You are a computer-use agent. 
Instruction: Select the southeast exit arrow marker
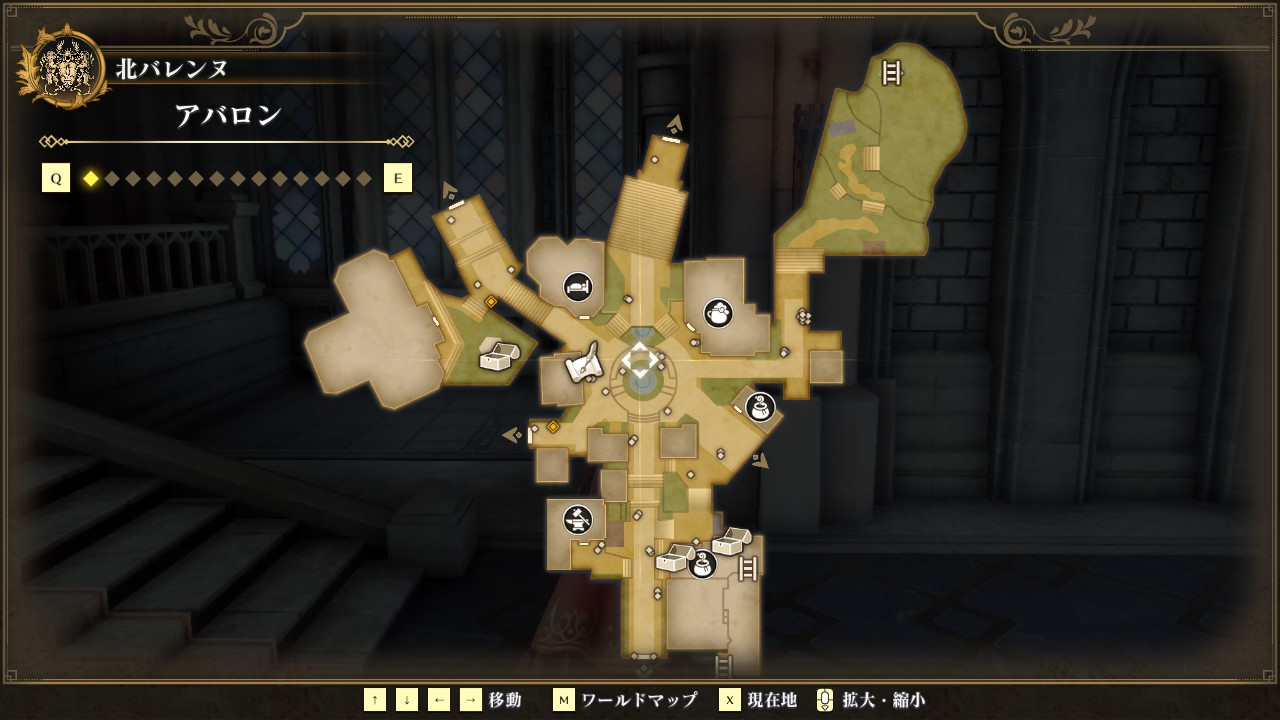(762, 461)
